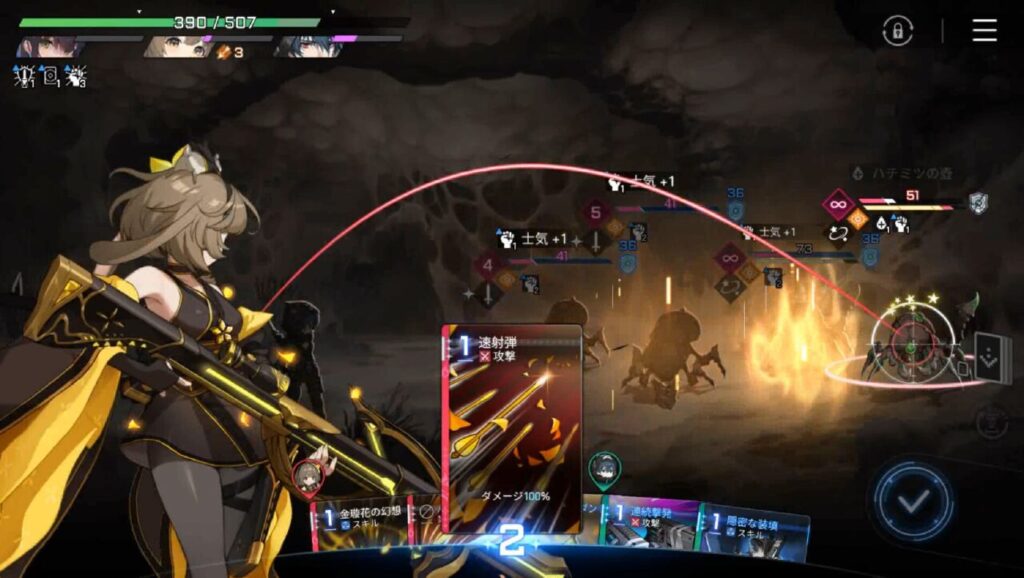Confirm the turn with the checkmark button

(x=911, y=501)
